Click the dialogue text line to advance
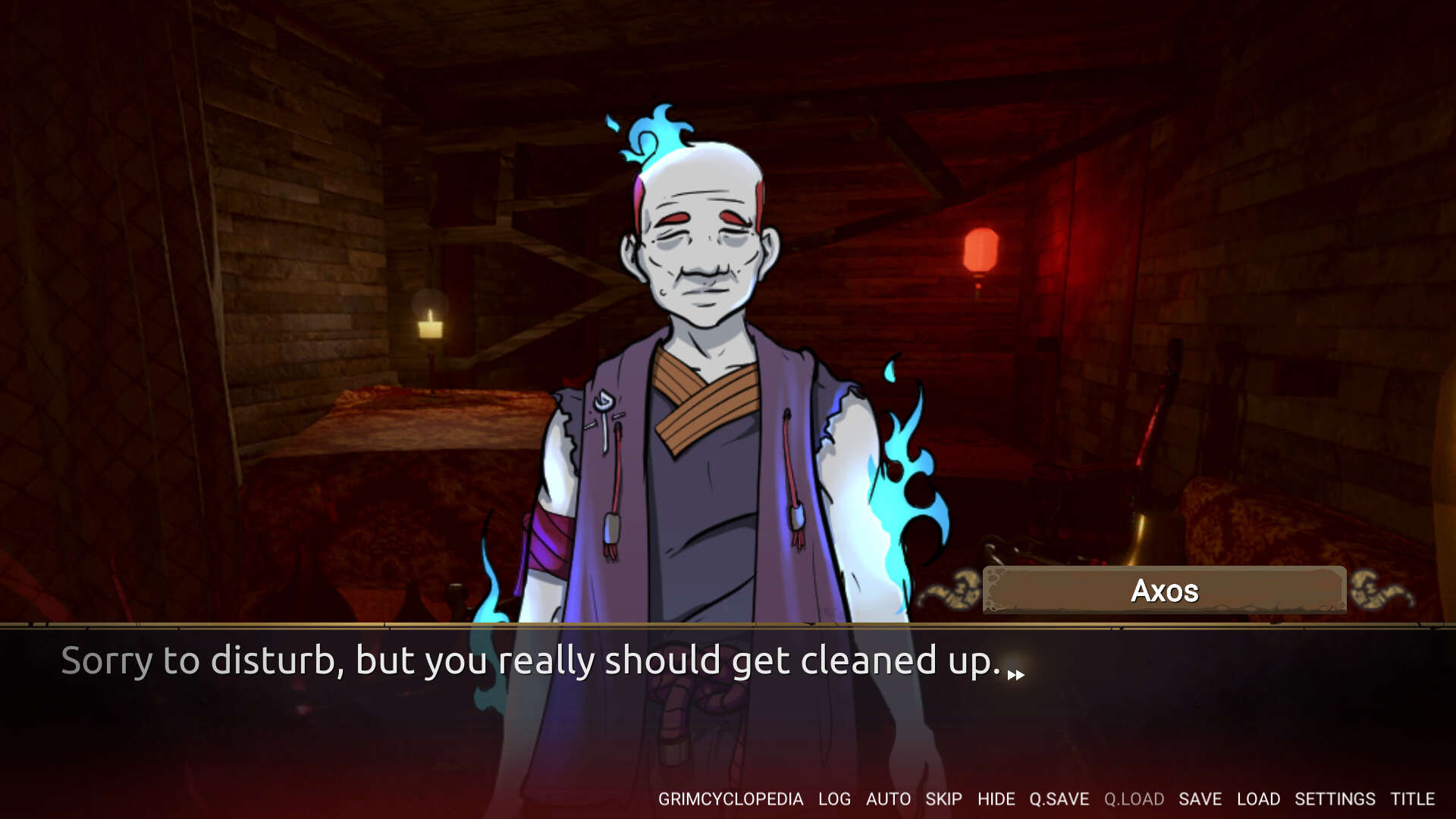Image resolution: width=1456 pixels, height=819 pixels. (x=531, y=661)
